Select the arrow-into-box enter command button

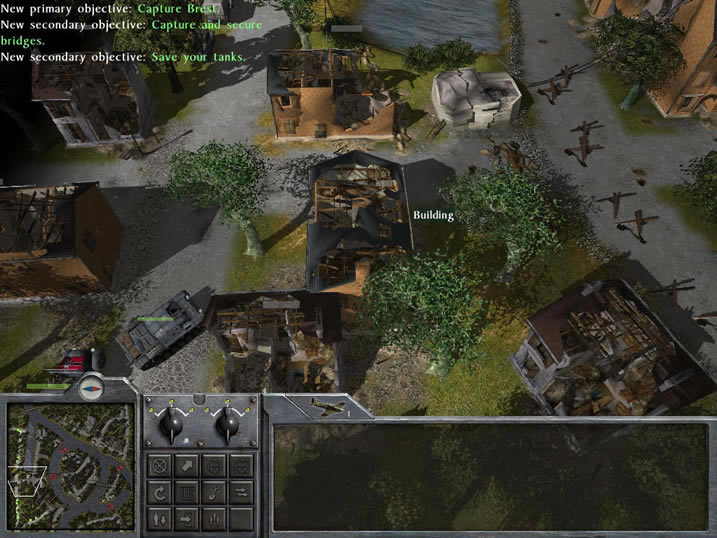pyautogui.click(x=186, y=519)
